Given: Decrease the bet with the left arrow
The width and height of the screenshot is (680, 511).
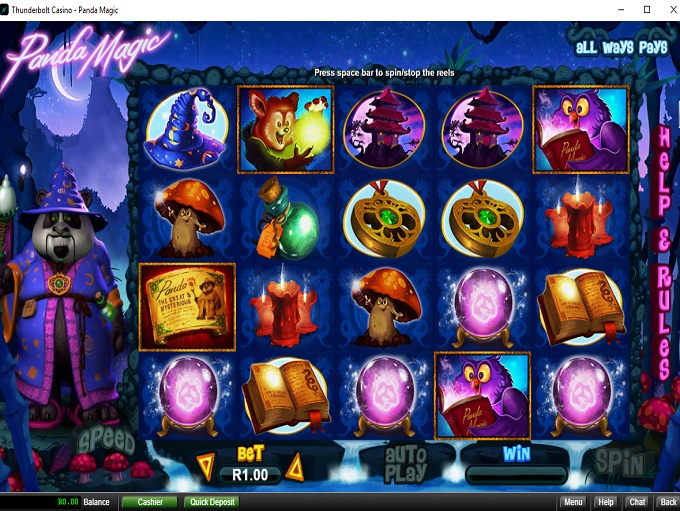Looking at the screenshot, I should [205, 465].
